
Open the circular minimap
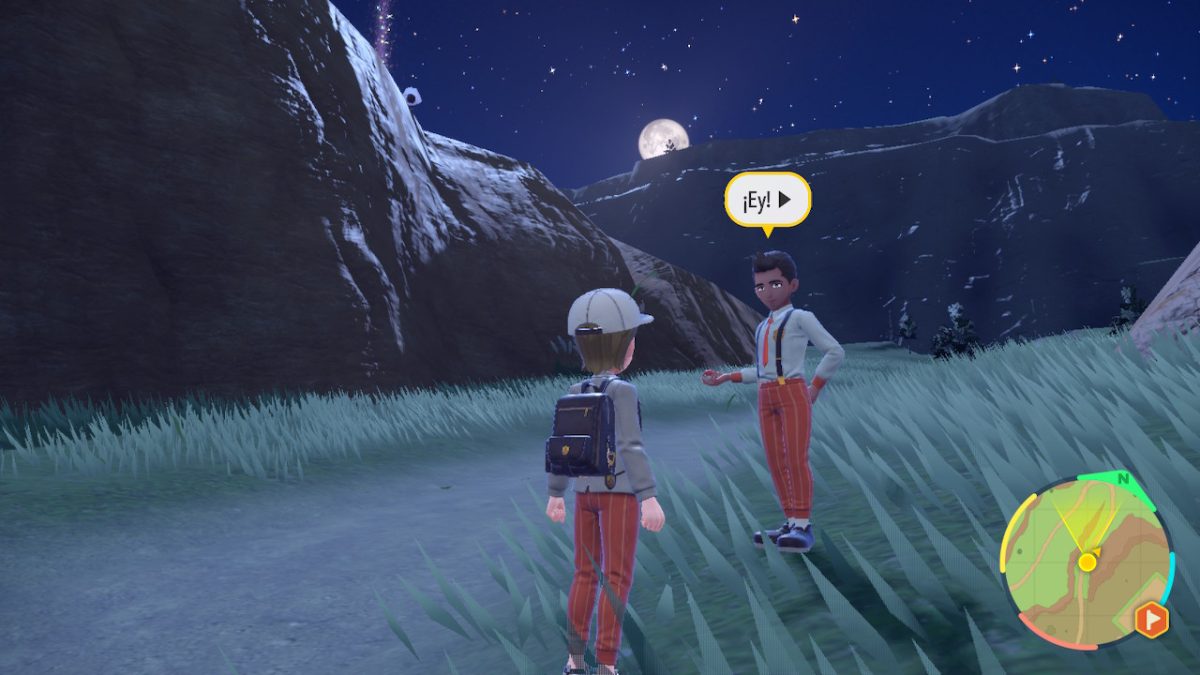click(1084, 561)
